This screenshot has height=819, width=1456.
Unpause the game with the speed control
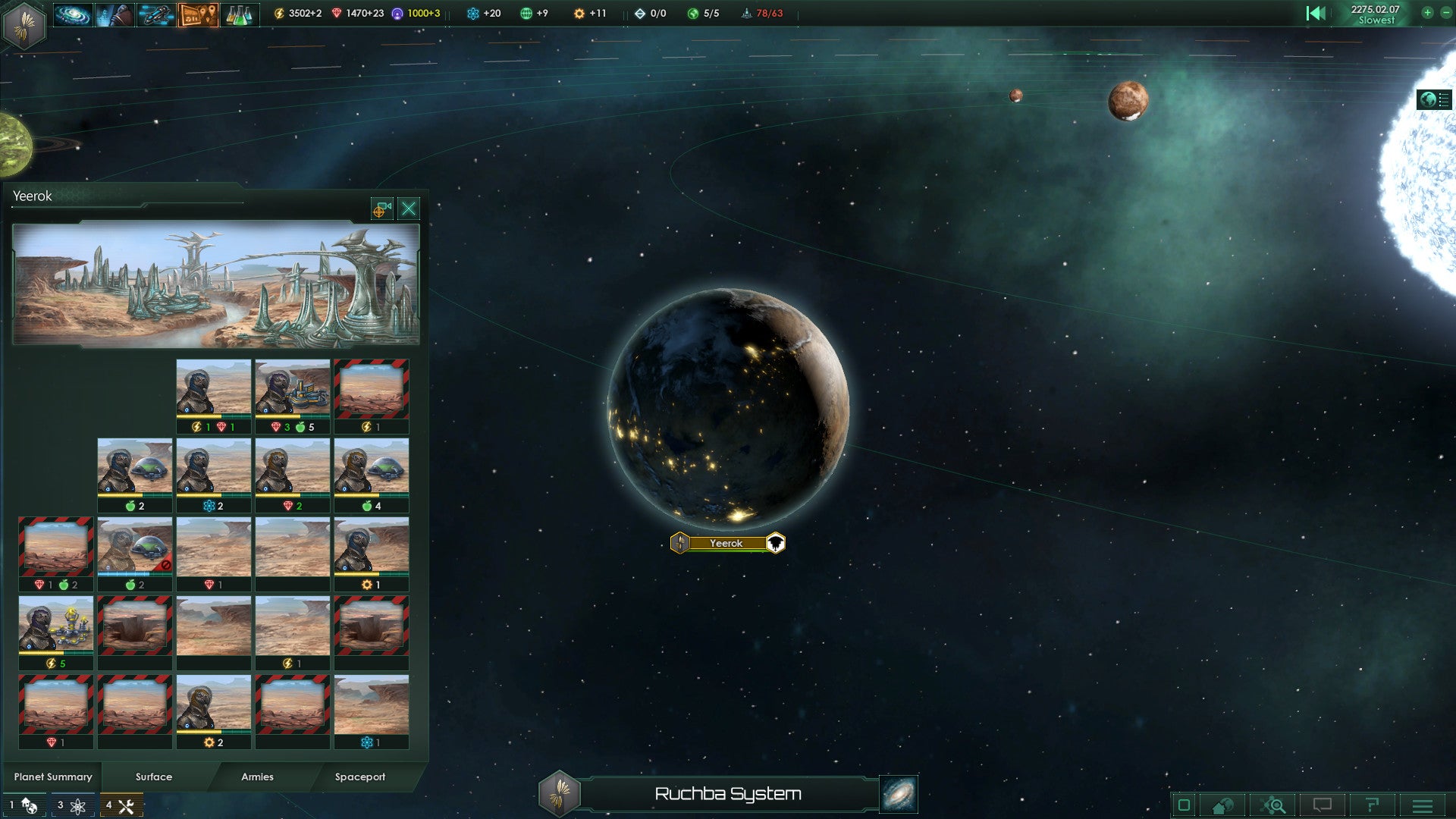point(1317,13)
